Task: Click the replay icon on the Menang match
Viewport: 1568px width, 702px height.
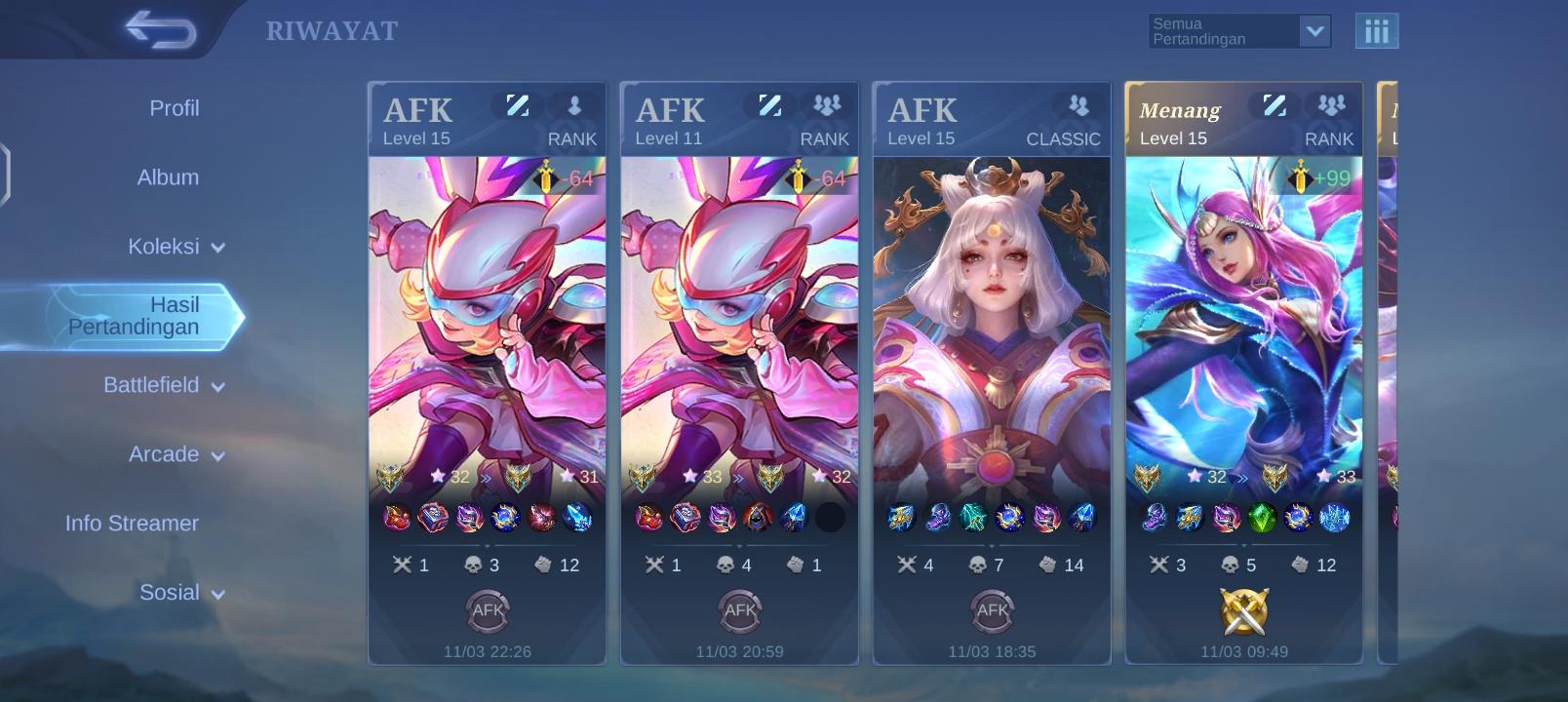Action: 1274,107
